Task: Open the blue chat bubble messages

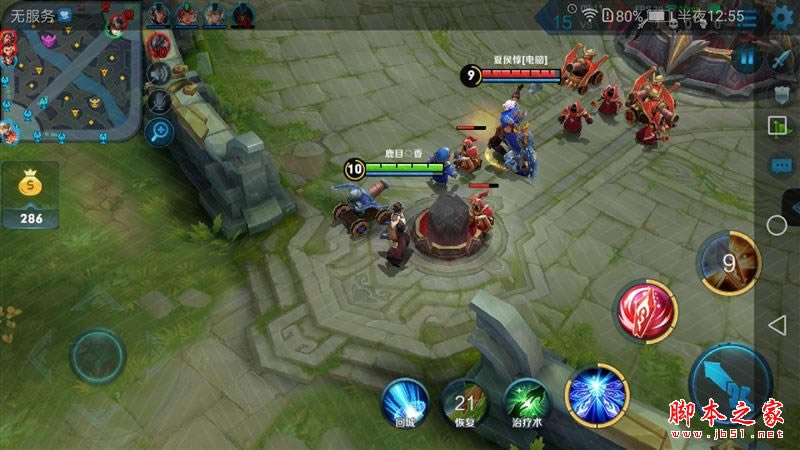Action: 780,164
